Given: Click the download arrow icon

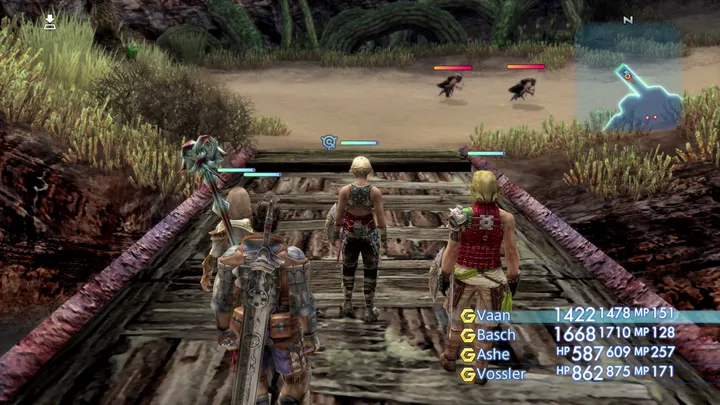Looking at the screenshot, I should [50, 19].
